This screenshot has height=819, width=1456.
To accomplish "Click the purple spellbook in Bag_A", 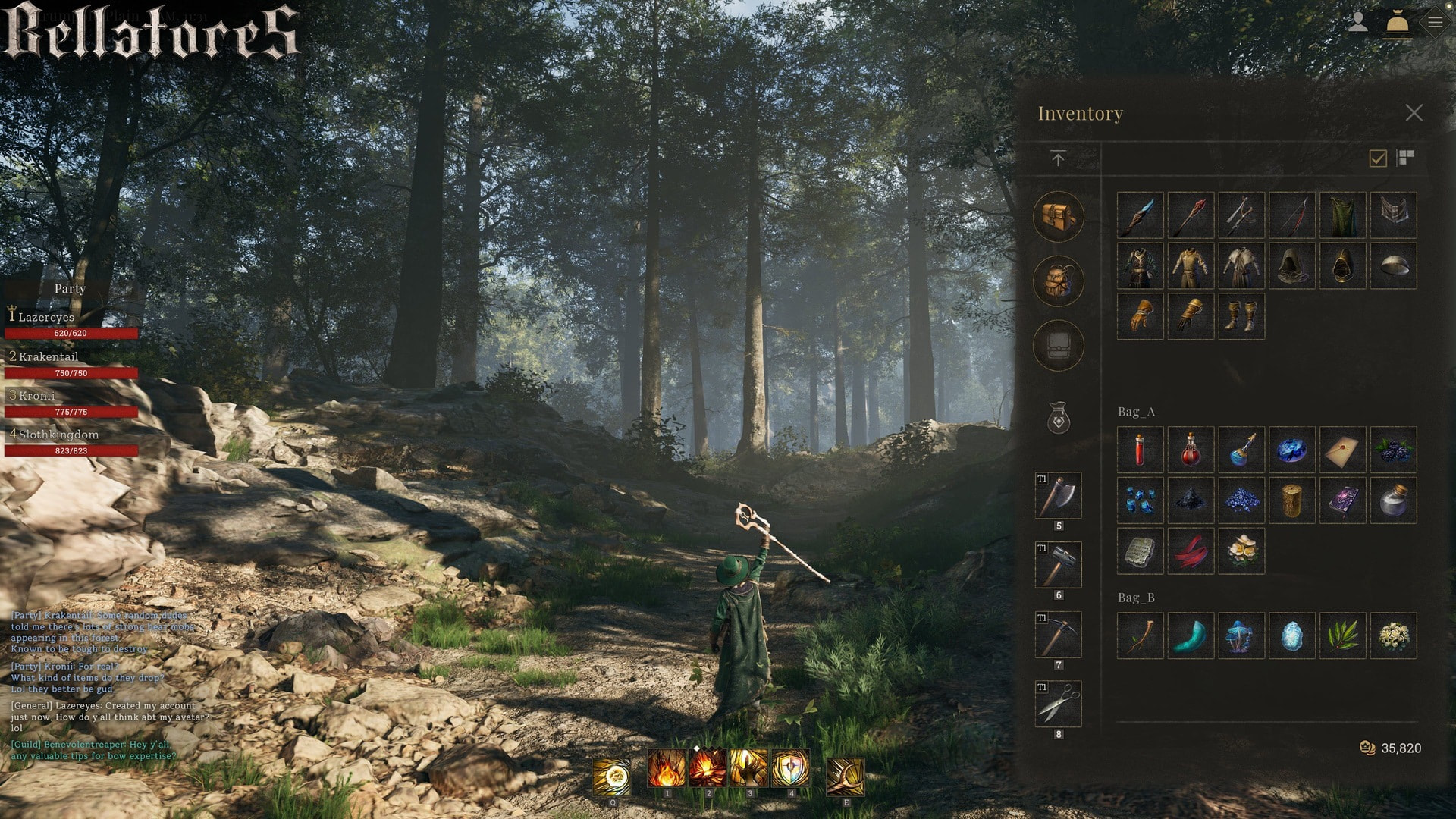I will coord(1342,500).
